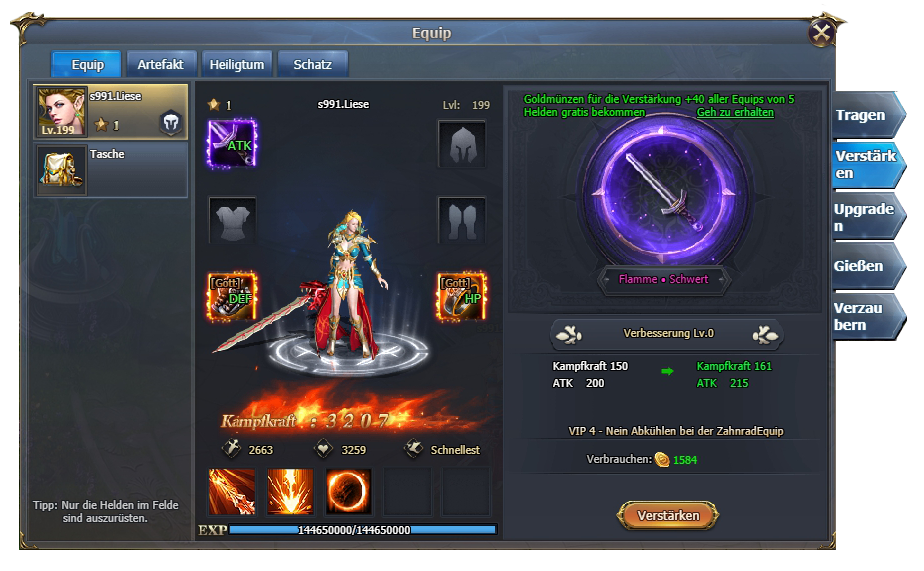Click the Verstärken button

coord(668,515)
